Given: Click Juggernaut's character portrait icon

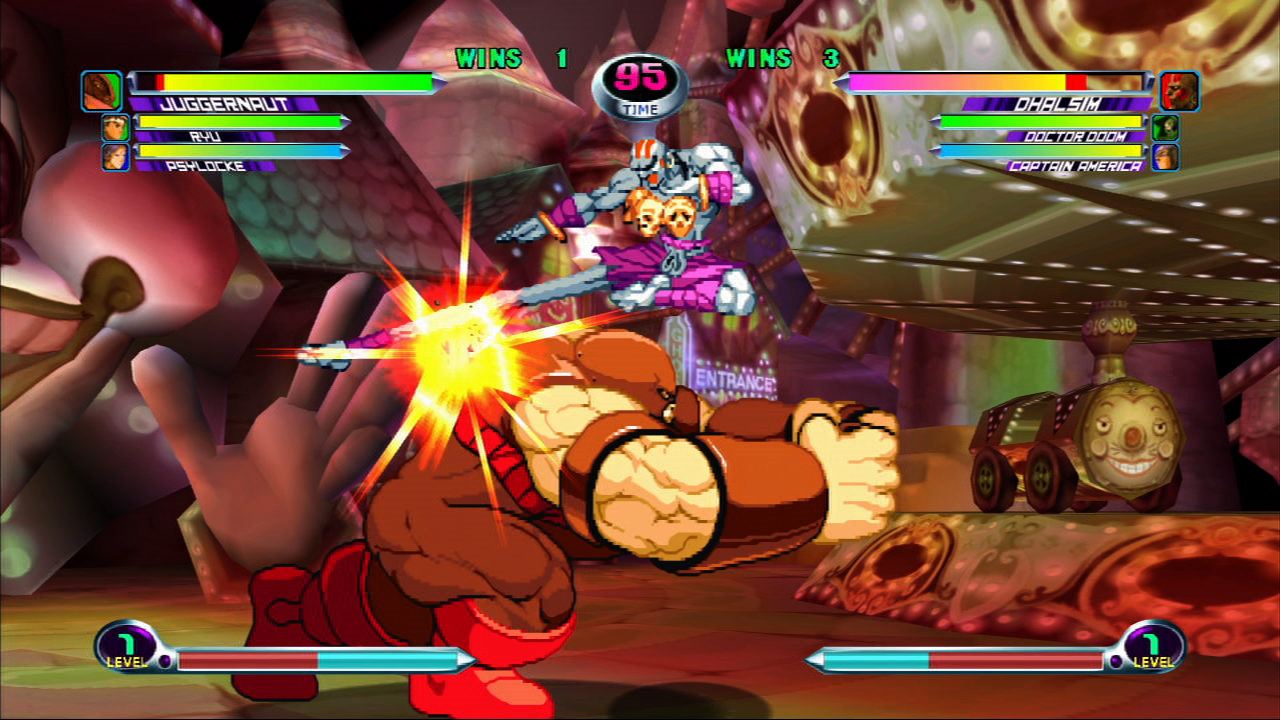Looking at the screenshot, I should pyautogui.click(x=102, y=89).
